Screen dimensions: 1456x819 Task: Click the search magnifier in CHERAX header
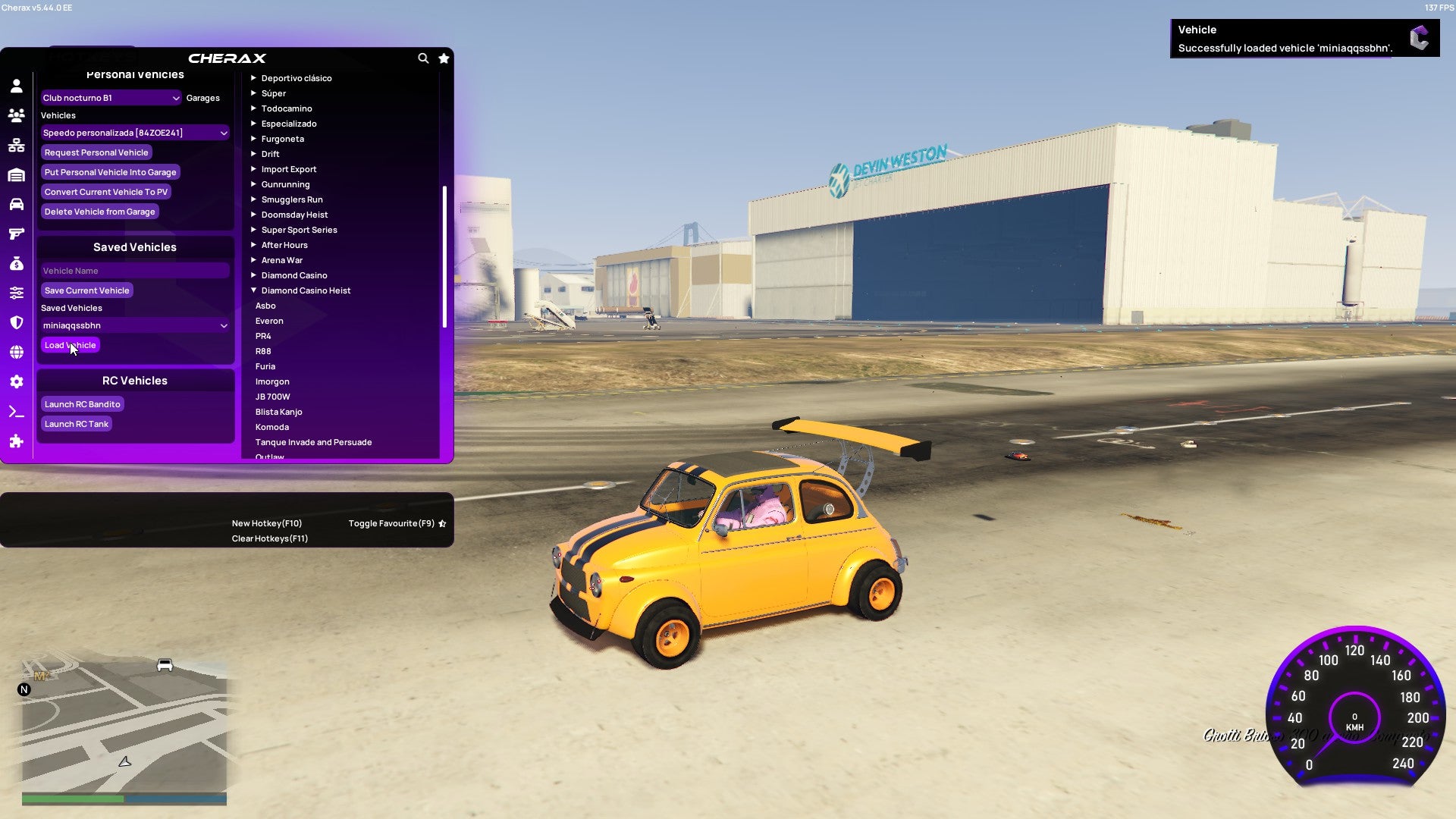pyautogui.click(x=423, y=58)
